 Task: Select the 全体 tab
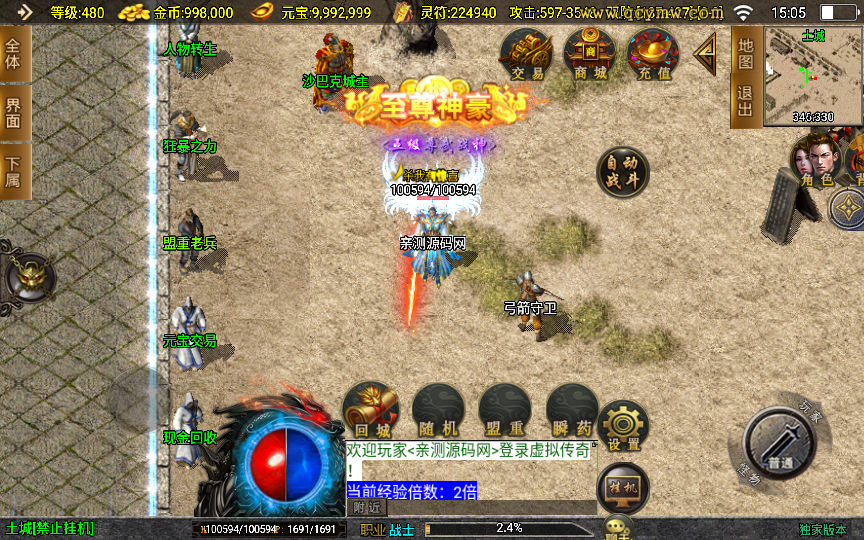coord(14,55)
